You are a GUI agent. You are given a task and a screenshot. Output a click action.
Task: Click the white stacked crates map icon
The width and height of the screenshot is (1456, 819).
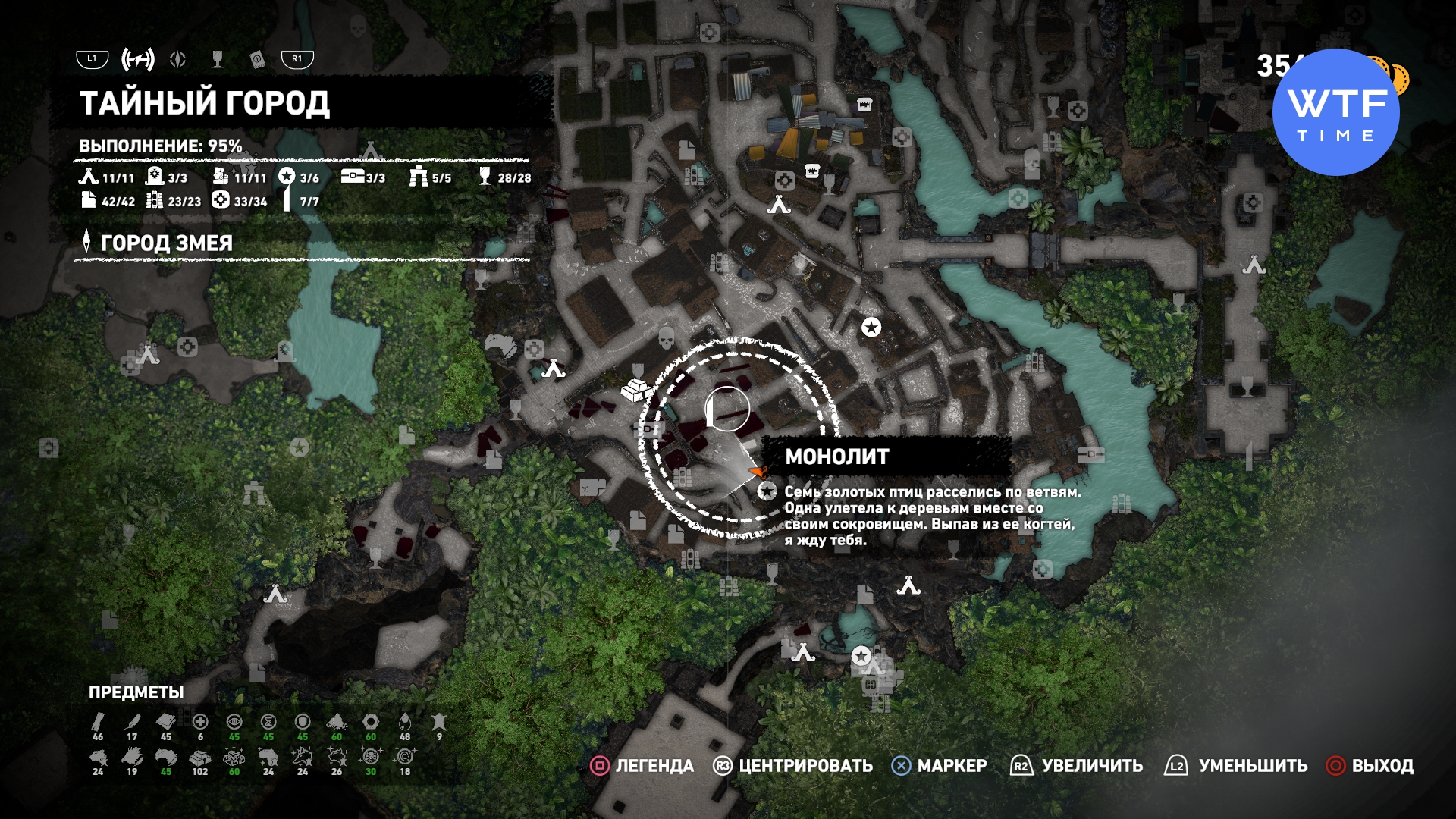(635, 390)
